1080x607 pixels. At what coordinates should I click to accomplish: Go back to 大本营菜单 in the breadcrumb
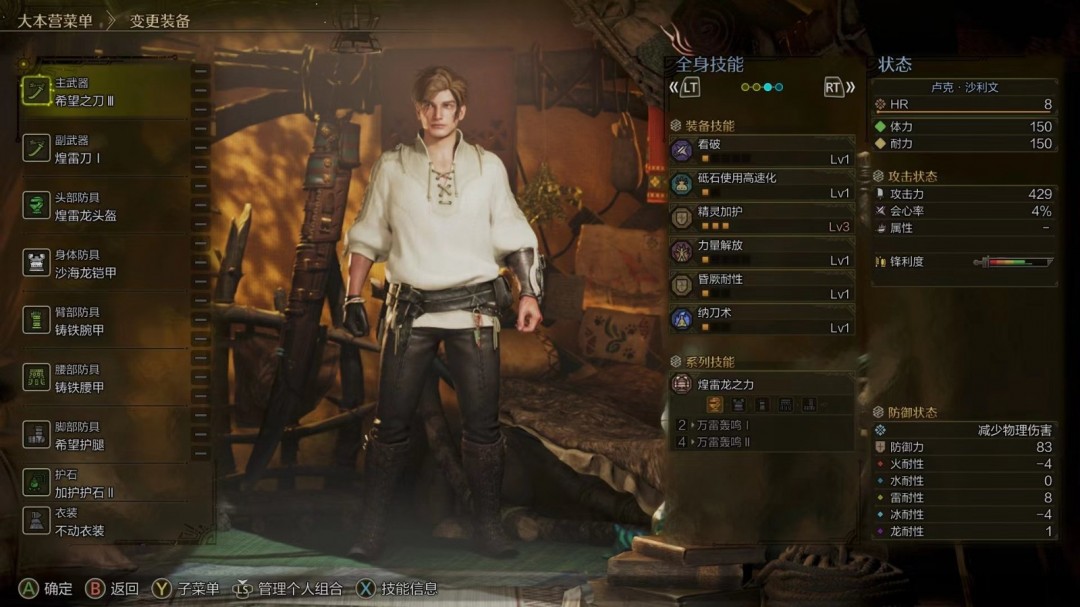pos(55,21)
